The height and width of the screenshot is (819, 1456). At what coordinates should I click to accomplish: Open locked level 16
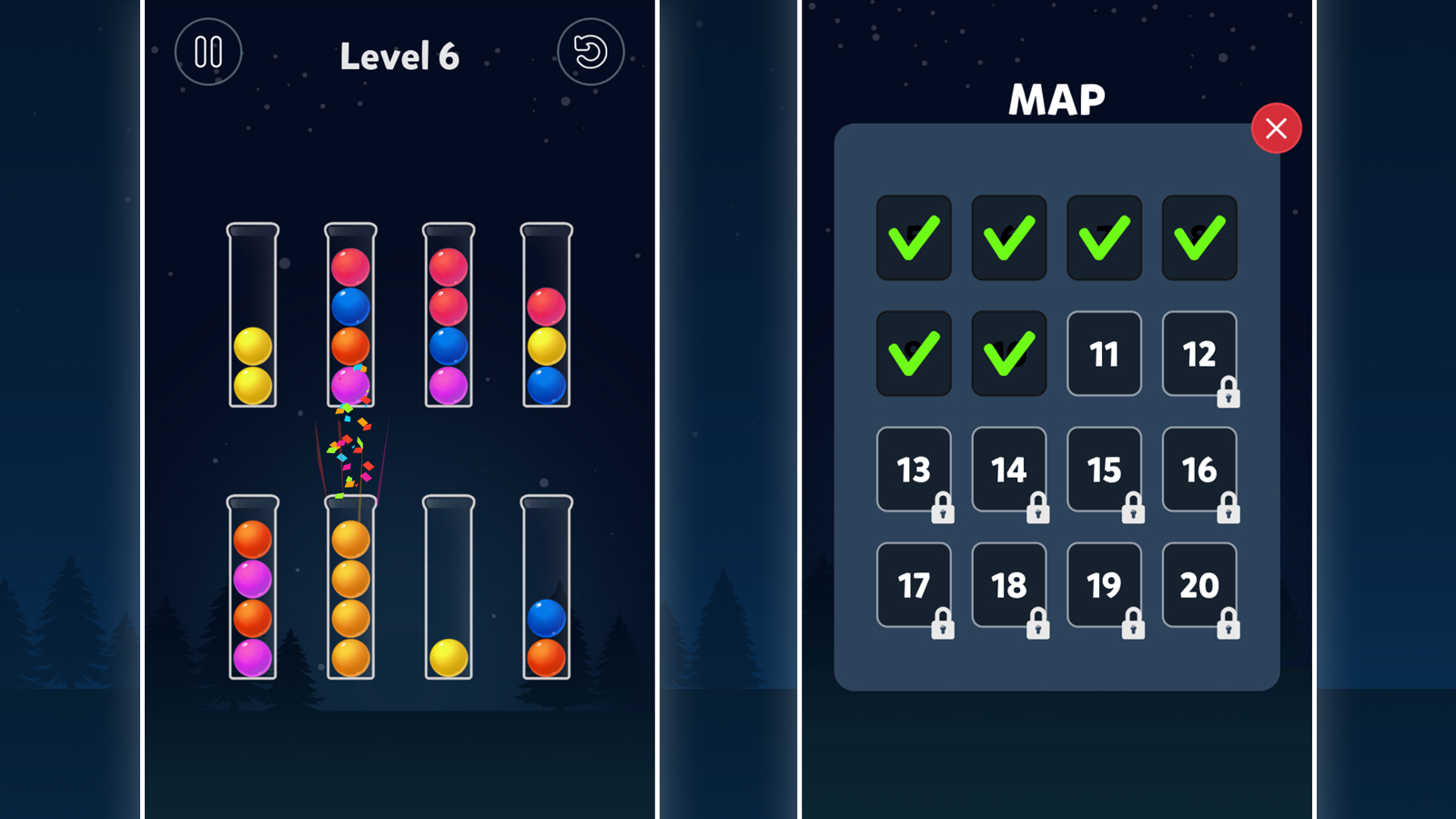coord(1198,470)
